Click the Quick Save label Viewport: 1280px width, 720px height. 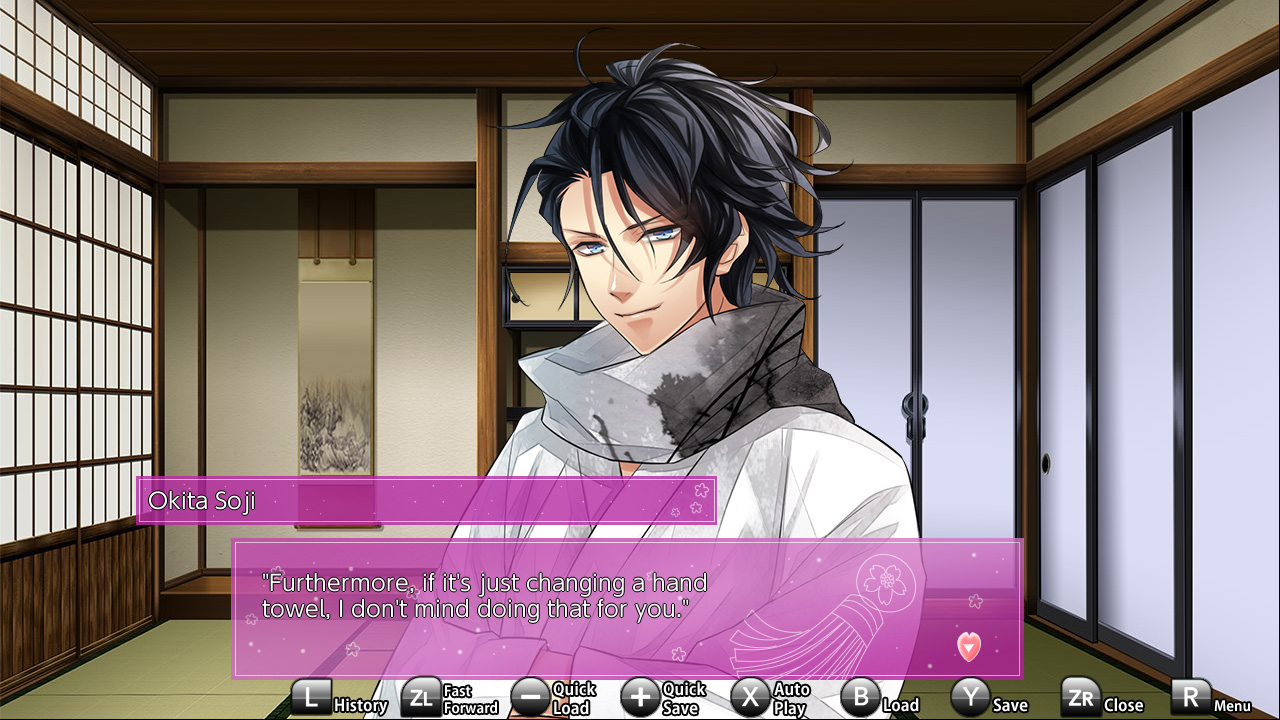(678, 697)
